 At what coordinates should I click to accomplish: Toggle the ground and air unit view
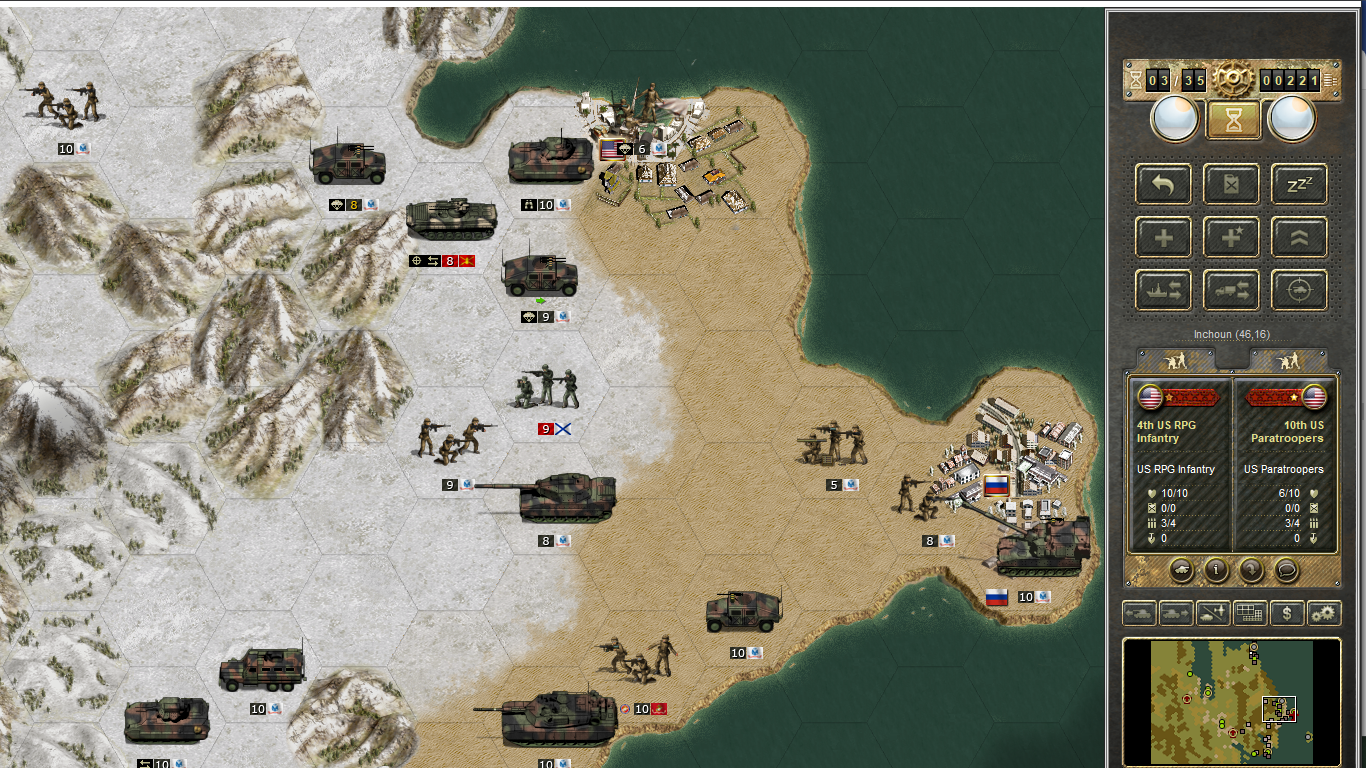pyautogui.click(x=1212, y=613)
